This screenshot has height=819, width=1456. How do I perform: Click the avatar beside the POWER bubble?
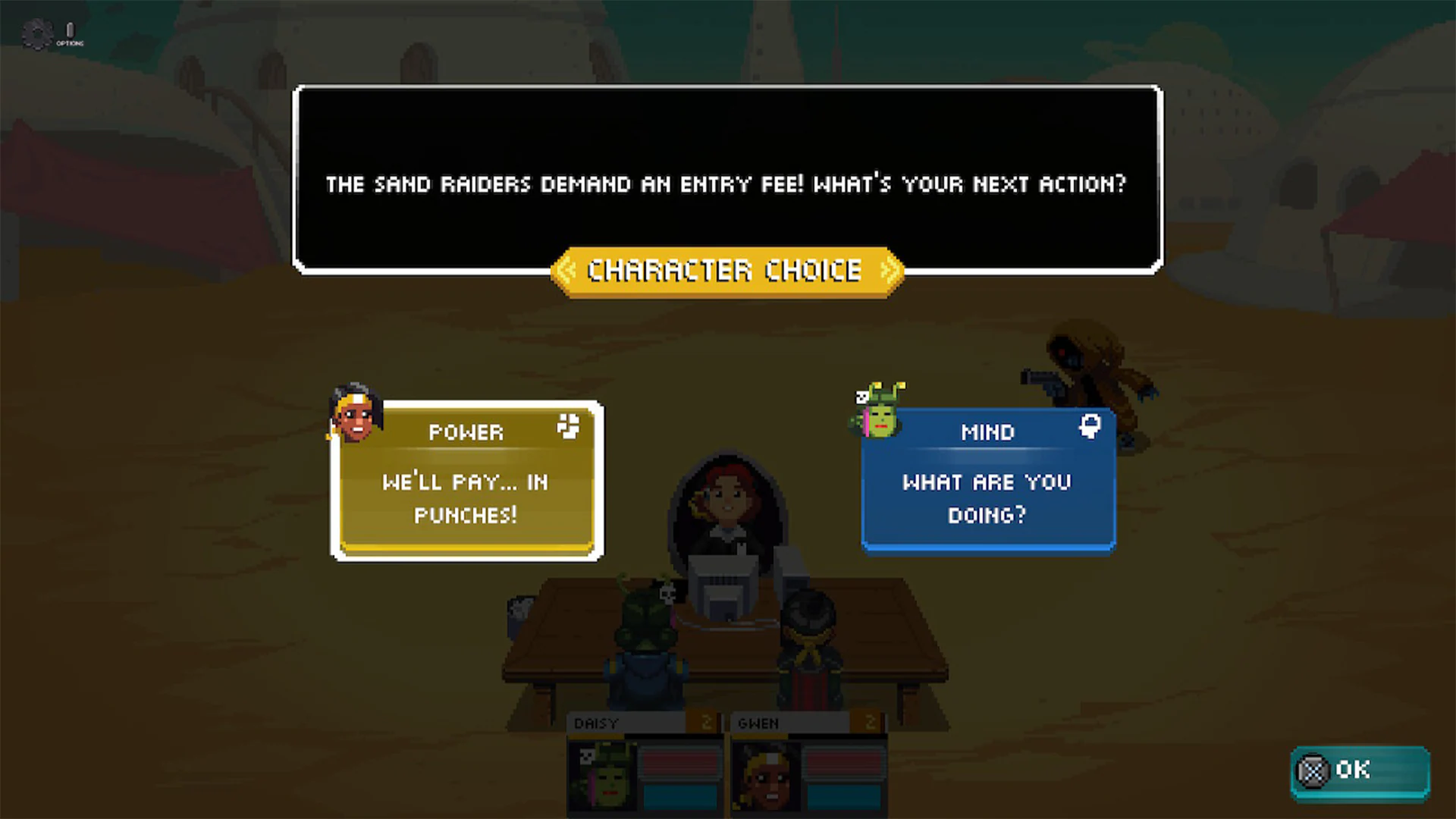(x=355, y=418)
